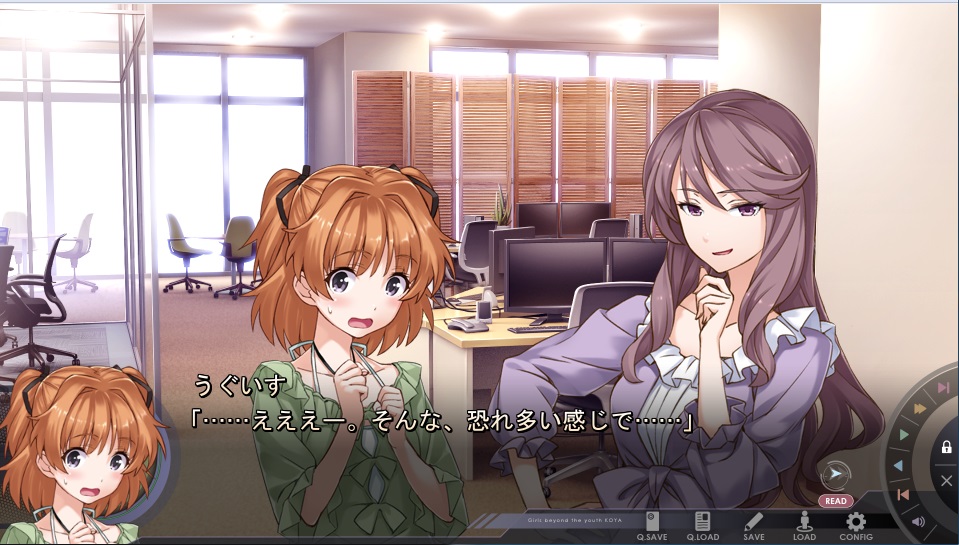Activate the yellow fast-forward skip button

coord(919,408)
